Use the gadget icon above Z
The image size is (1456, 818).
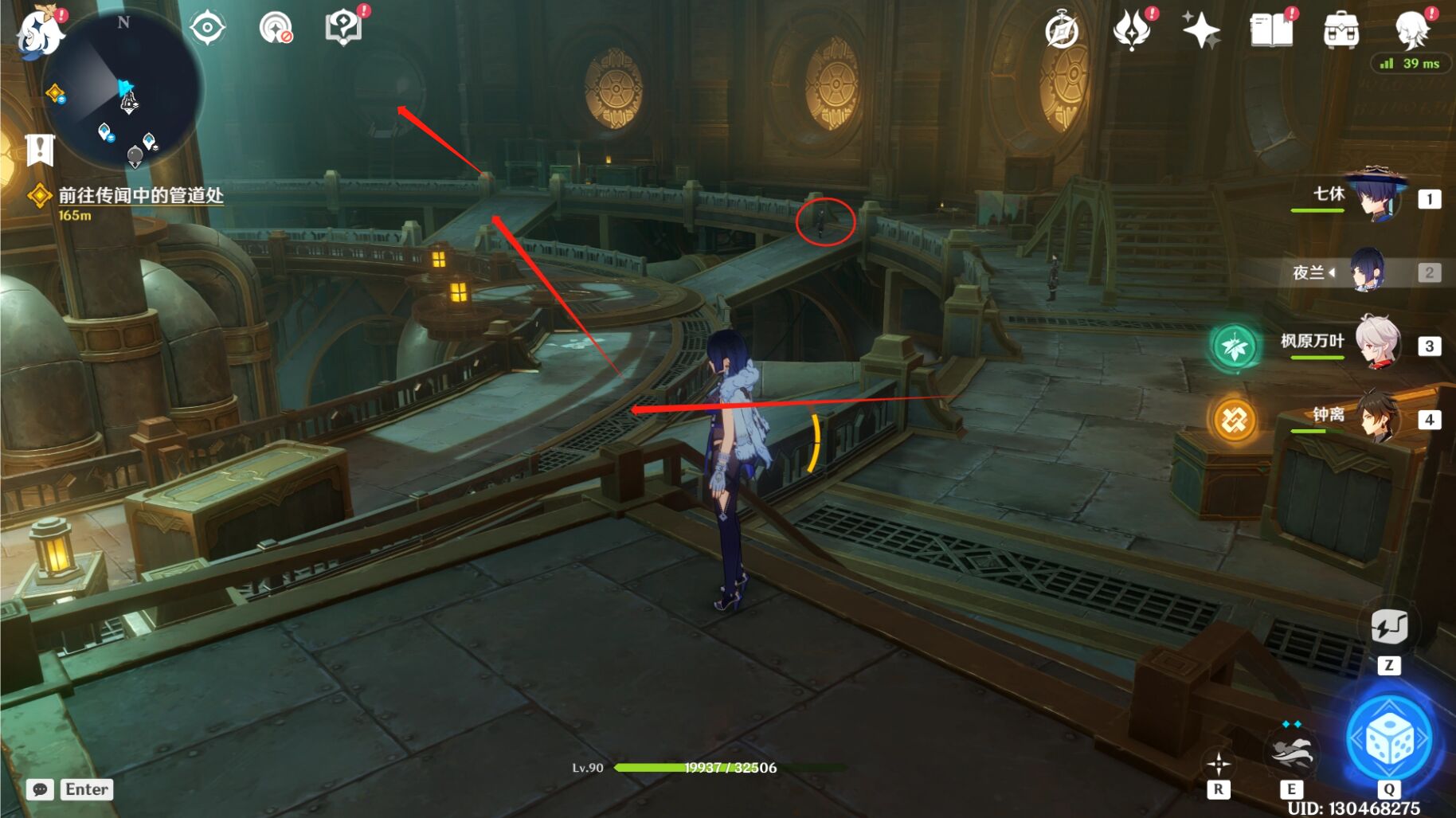tap(1389, 628)
